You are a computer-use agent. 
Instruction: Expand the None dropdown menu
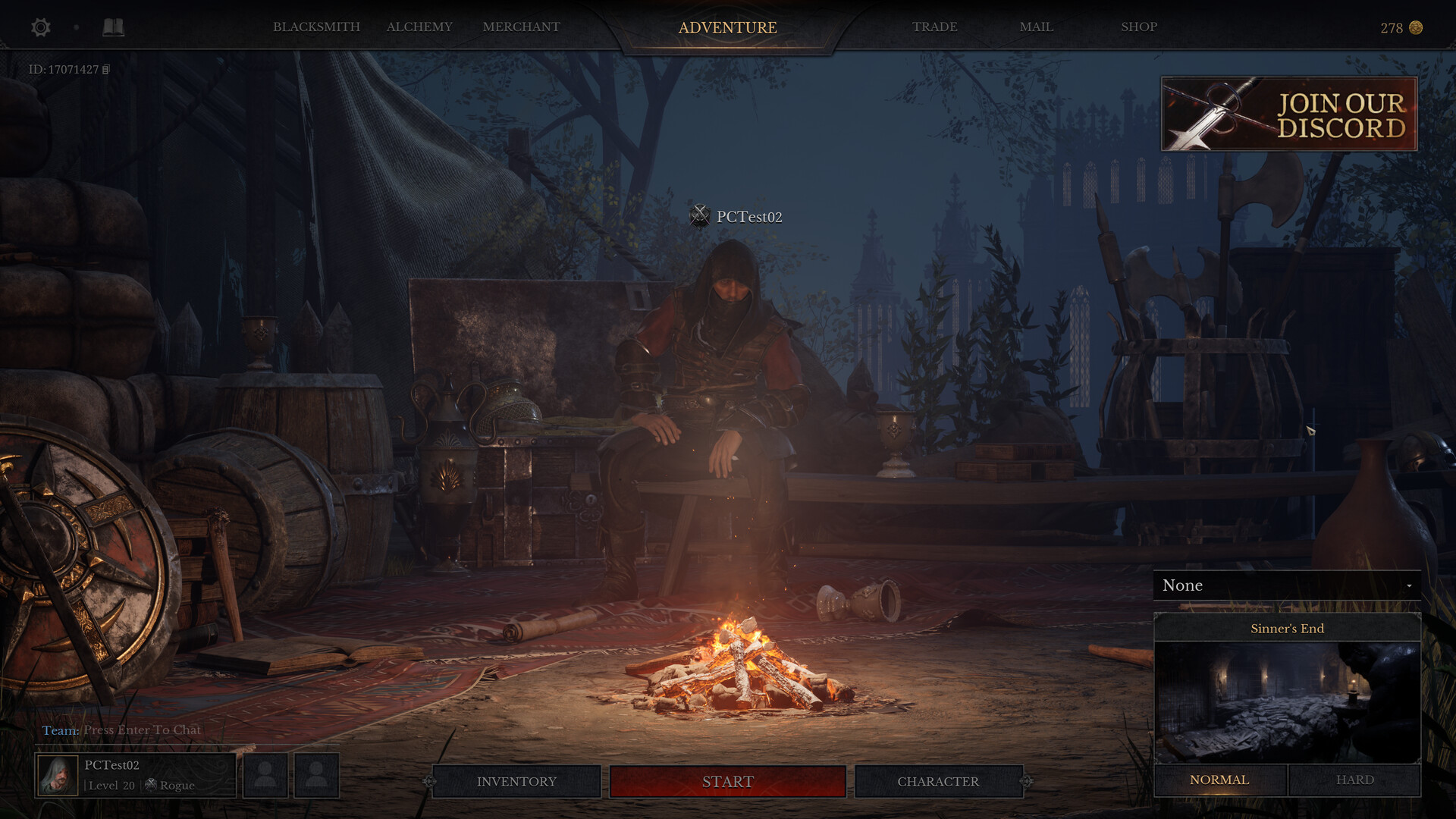(x=1287, y=585)
